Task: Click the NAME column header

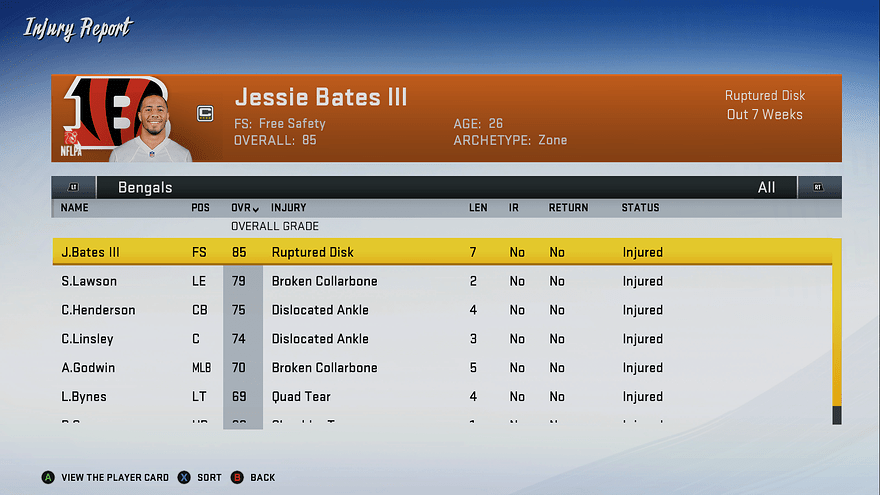Action: (x=75, y=208)
